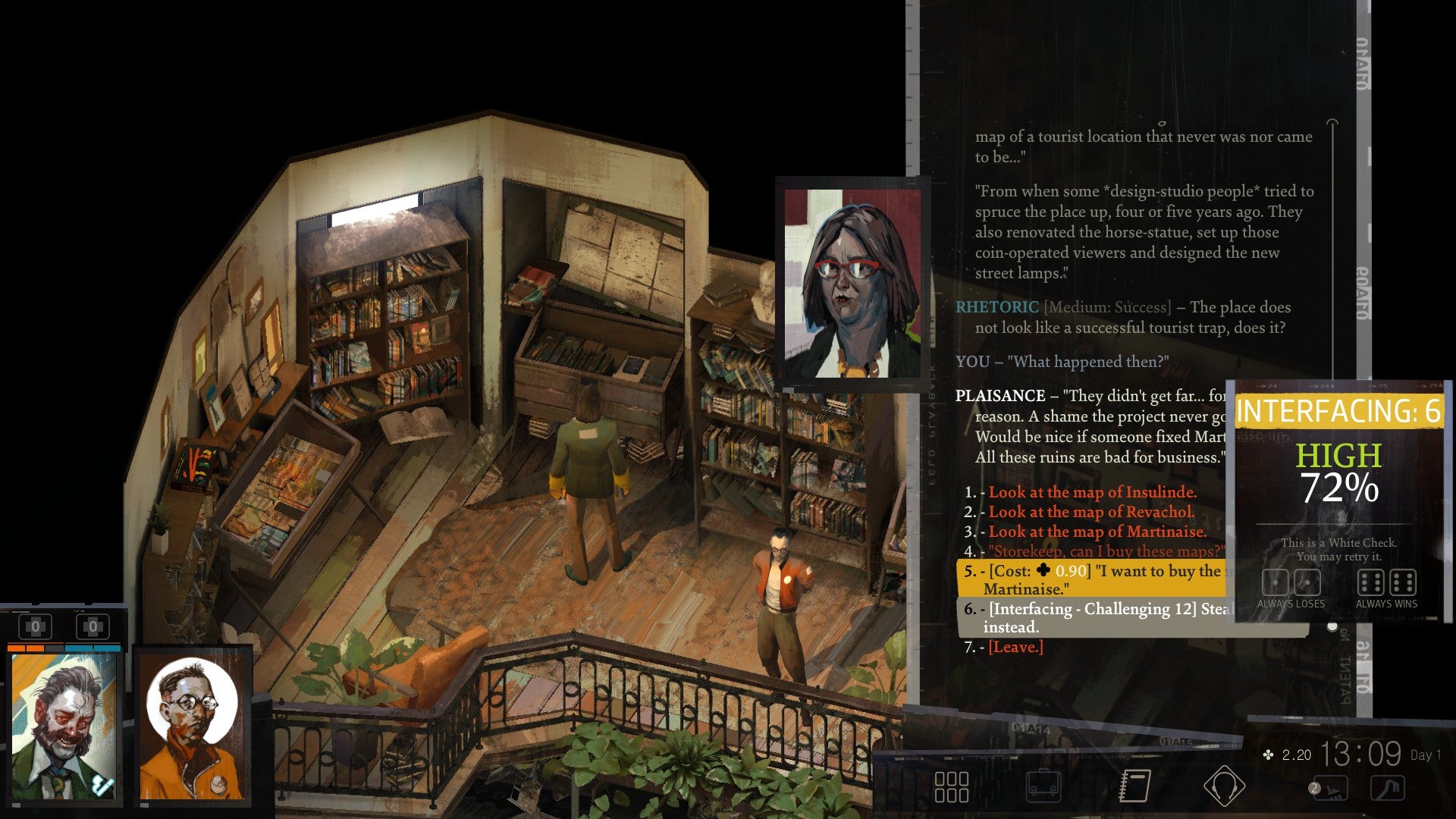Select the [Leave.] dialogue option
1456x819 pixels.
pyautogui.click(x=1018, y=648)
